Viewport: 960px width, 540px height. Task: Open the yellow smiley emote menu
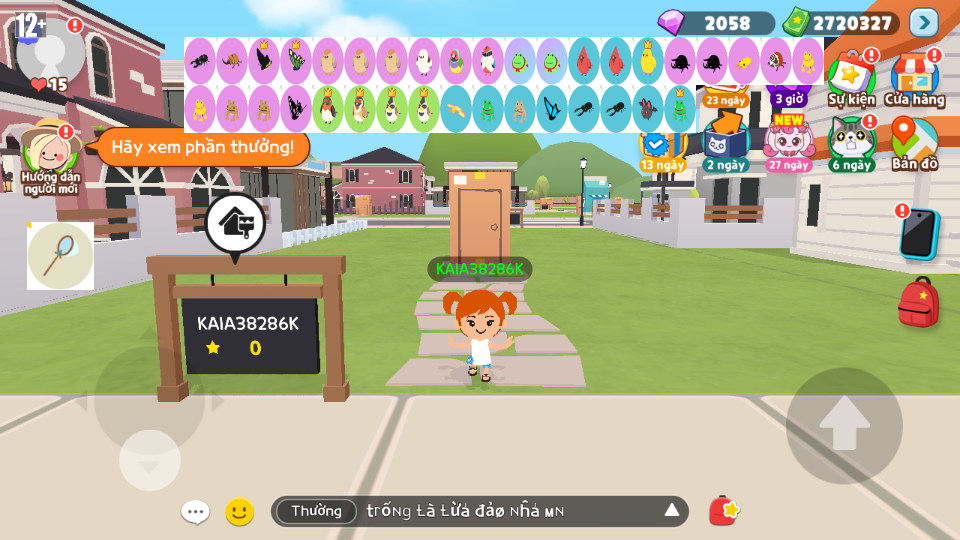point(239,512)
